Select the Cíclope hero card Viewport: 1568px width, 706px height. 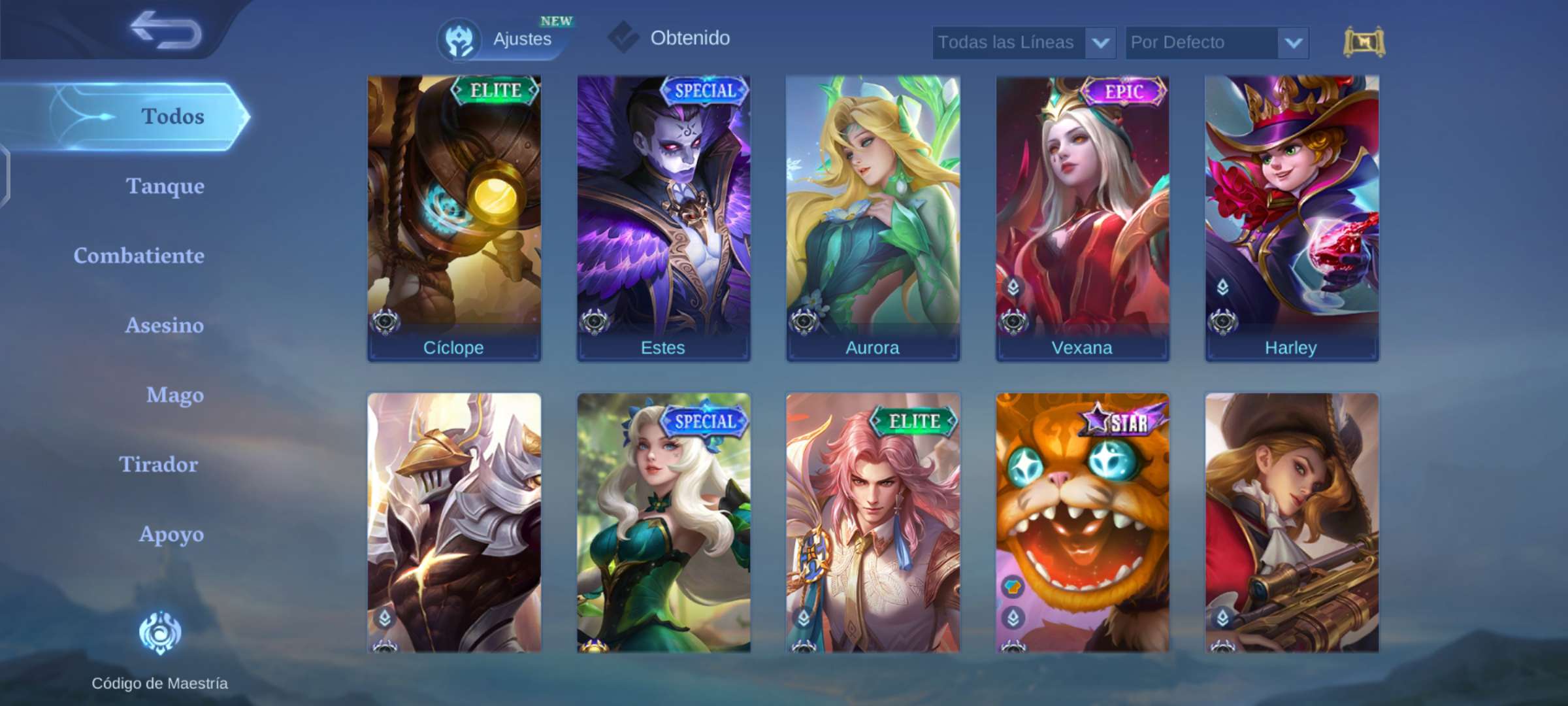click(x=454, y=218)
